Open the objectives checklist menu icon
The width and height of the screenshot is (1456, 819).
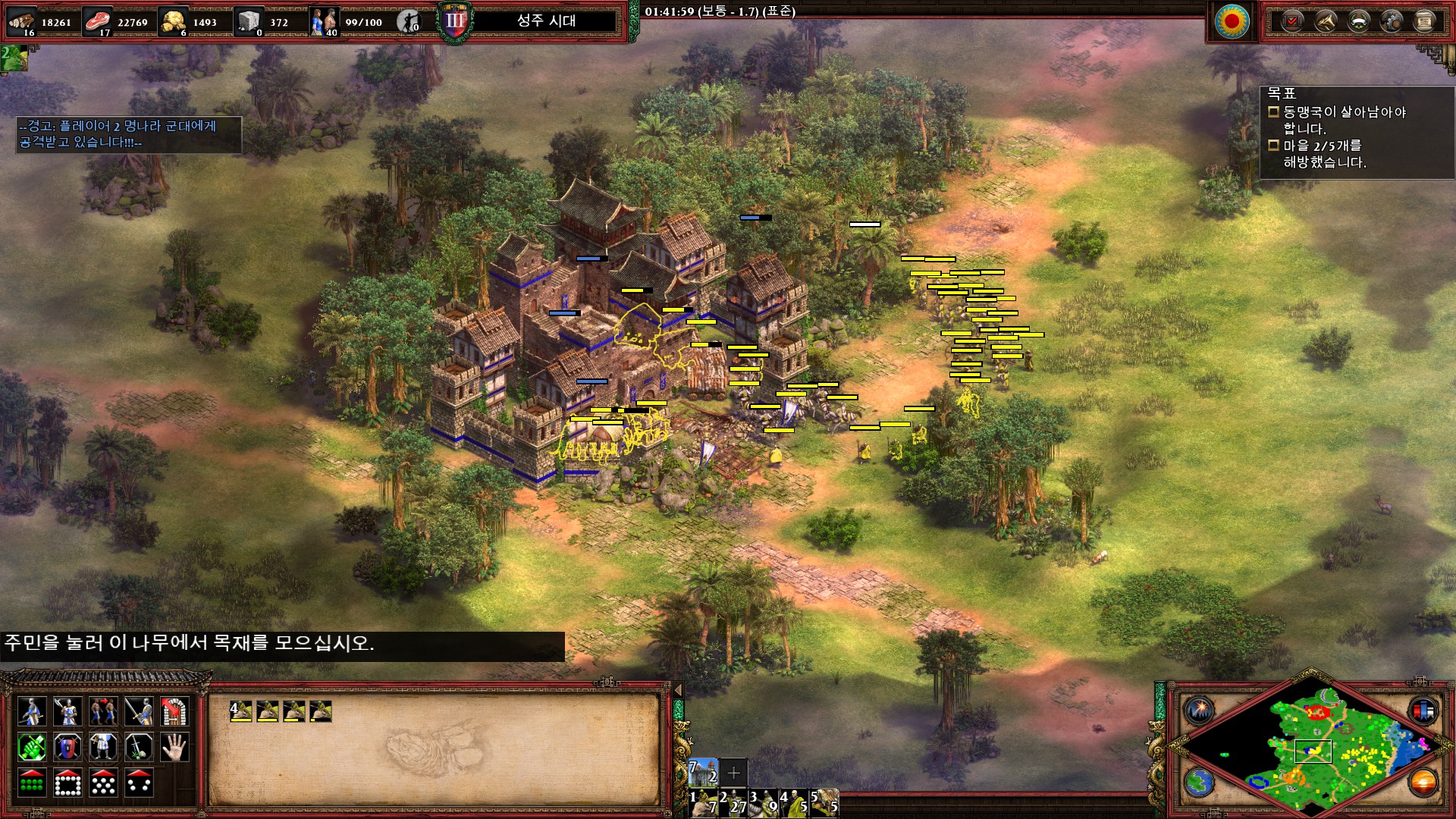[x=1291, y=21]
